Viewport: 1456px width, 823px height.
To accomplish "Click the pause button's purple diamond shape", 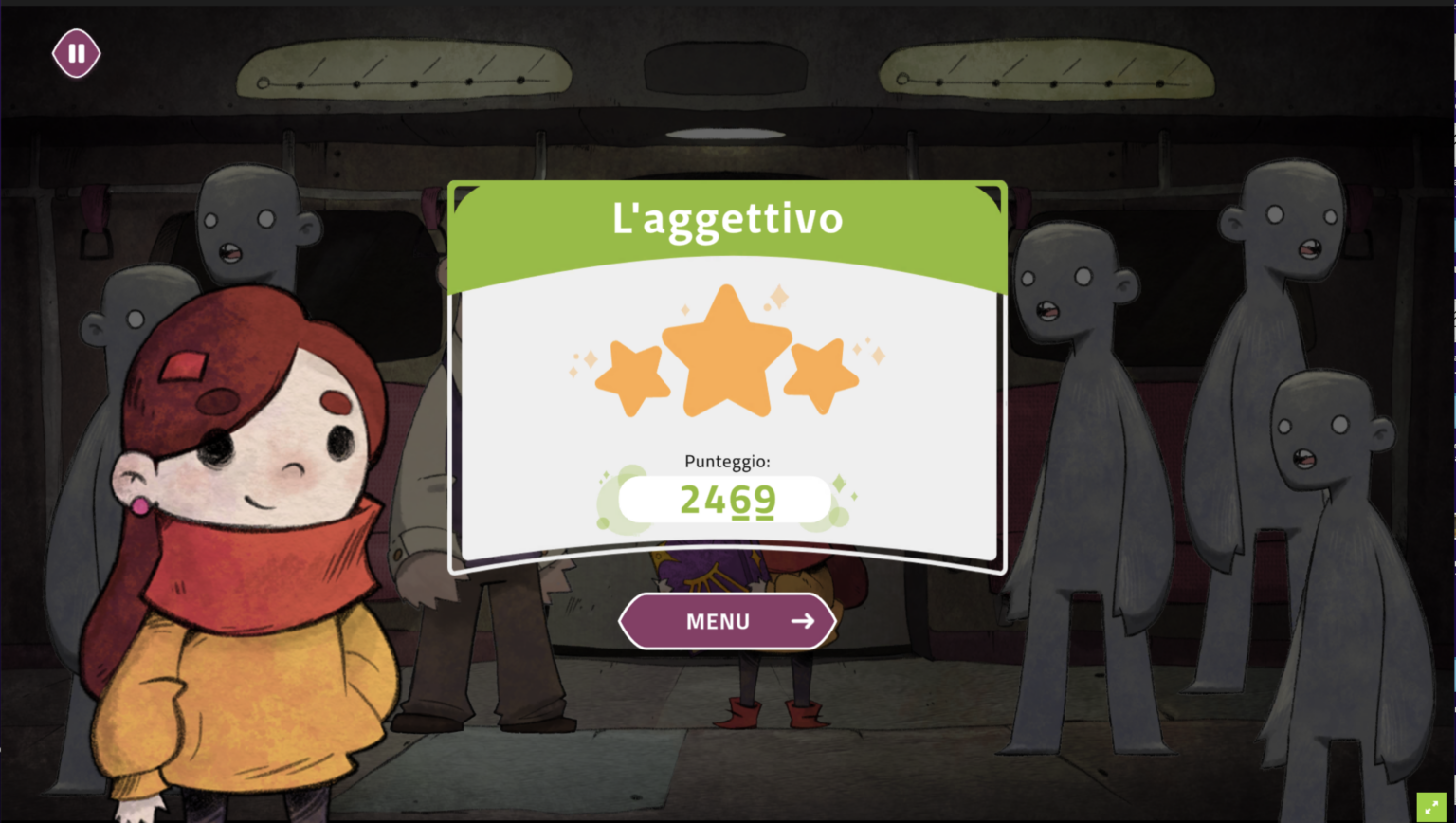I will click(76, 54).
